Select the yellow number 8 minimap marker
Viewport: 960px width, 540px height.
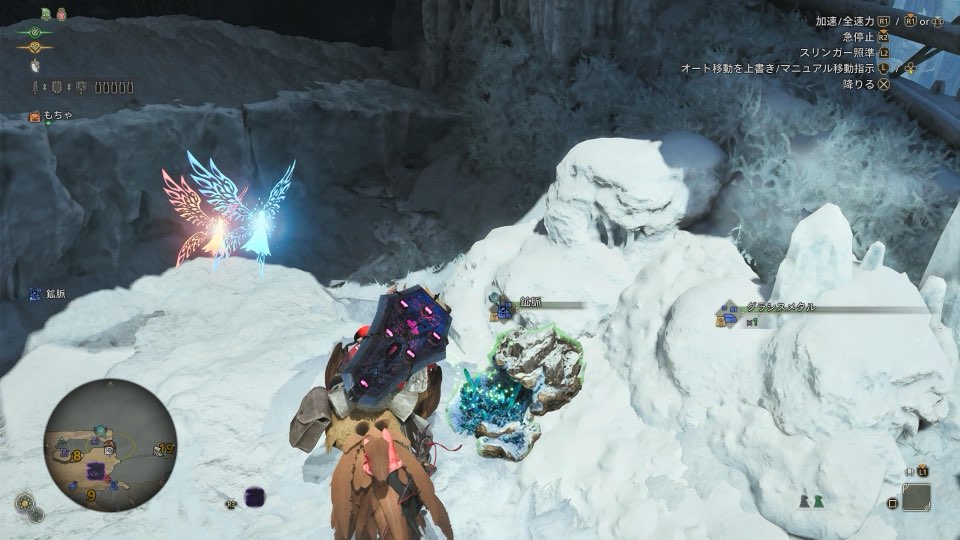click(75, 456)
